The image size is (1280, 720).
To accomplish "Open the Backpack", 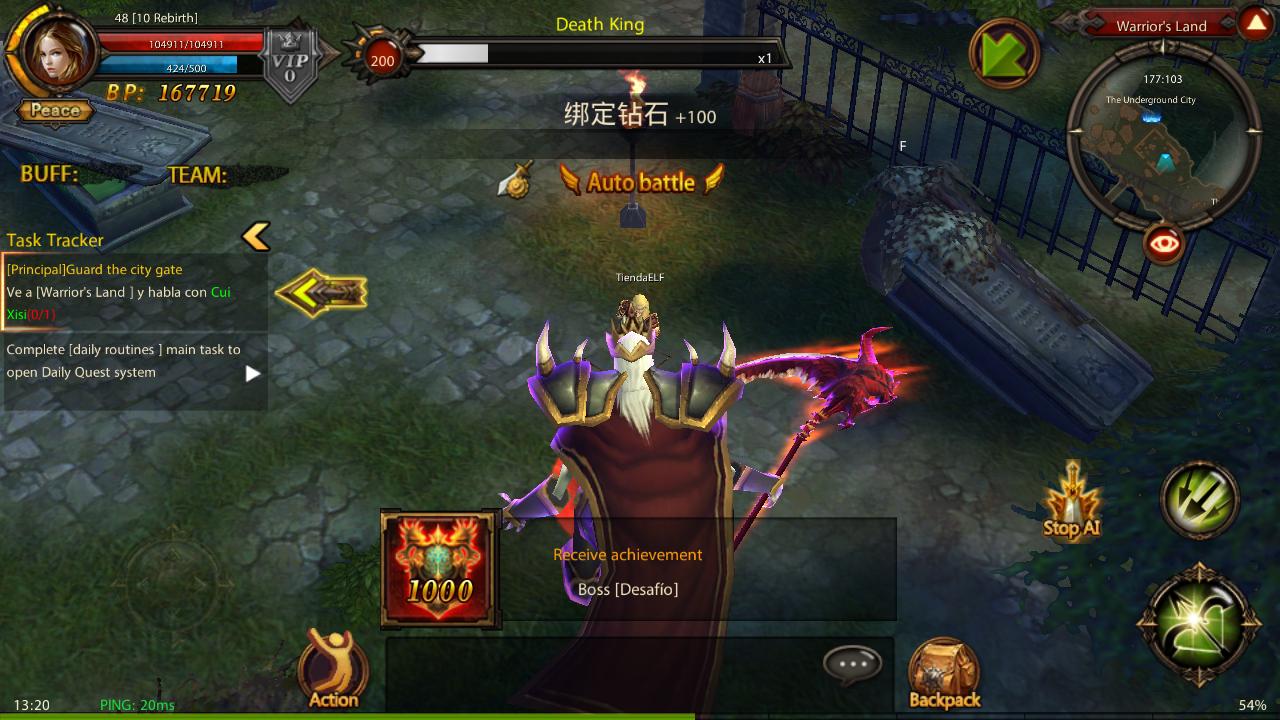I will [944, 674].
